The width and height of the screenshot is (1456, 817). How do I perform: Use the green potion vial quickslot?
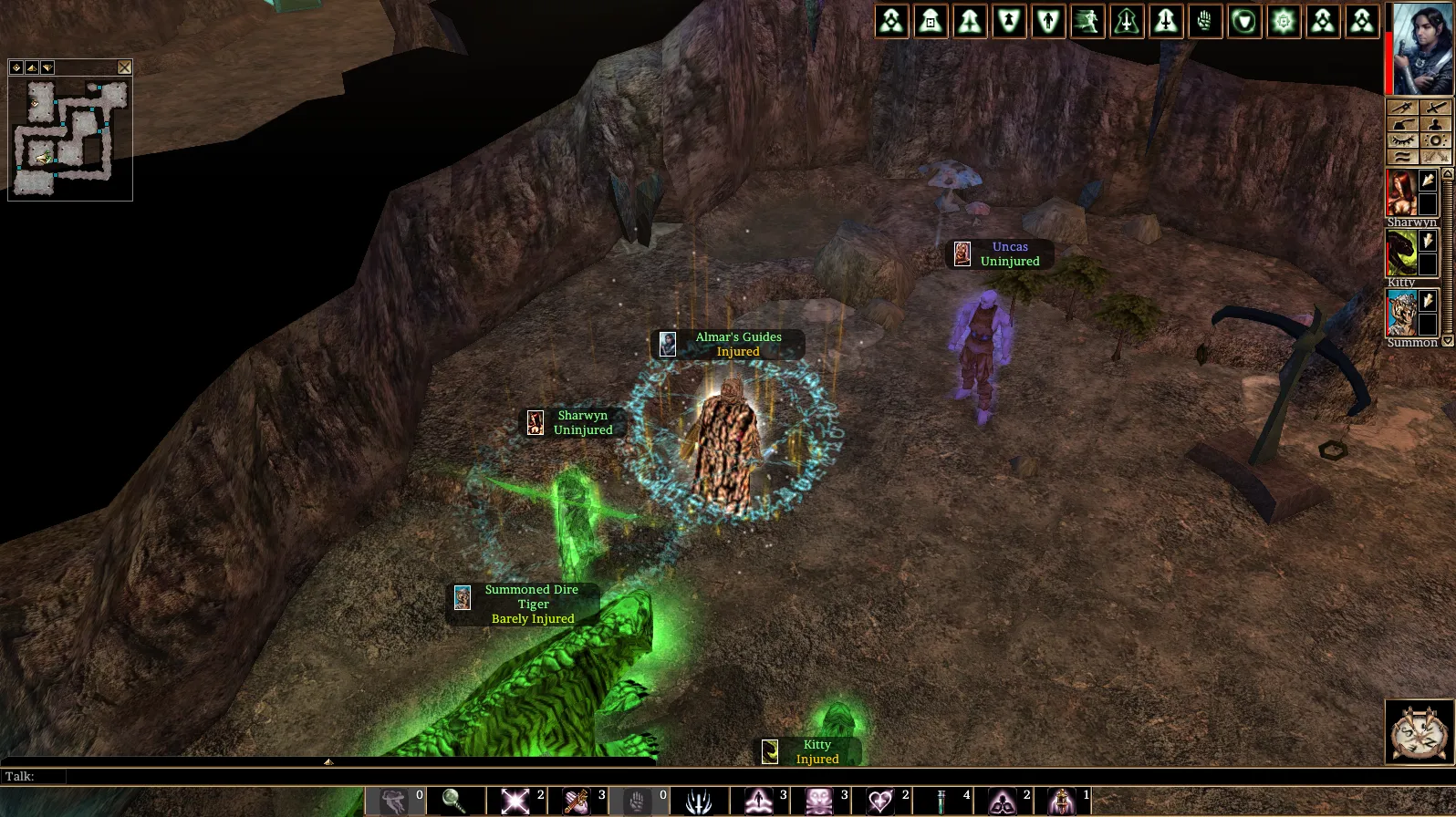tap(942, 801)
